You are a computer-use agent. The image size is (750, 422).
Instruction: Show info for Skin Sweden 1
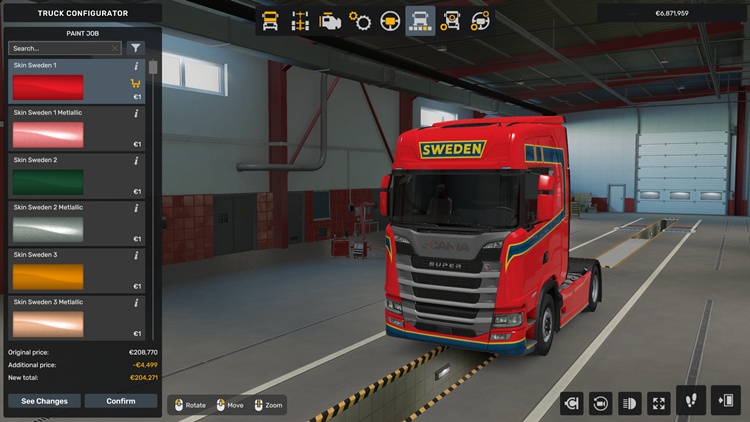tap(136, 66)
